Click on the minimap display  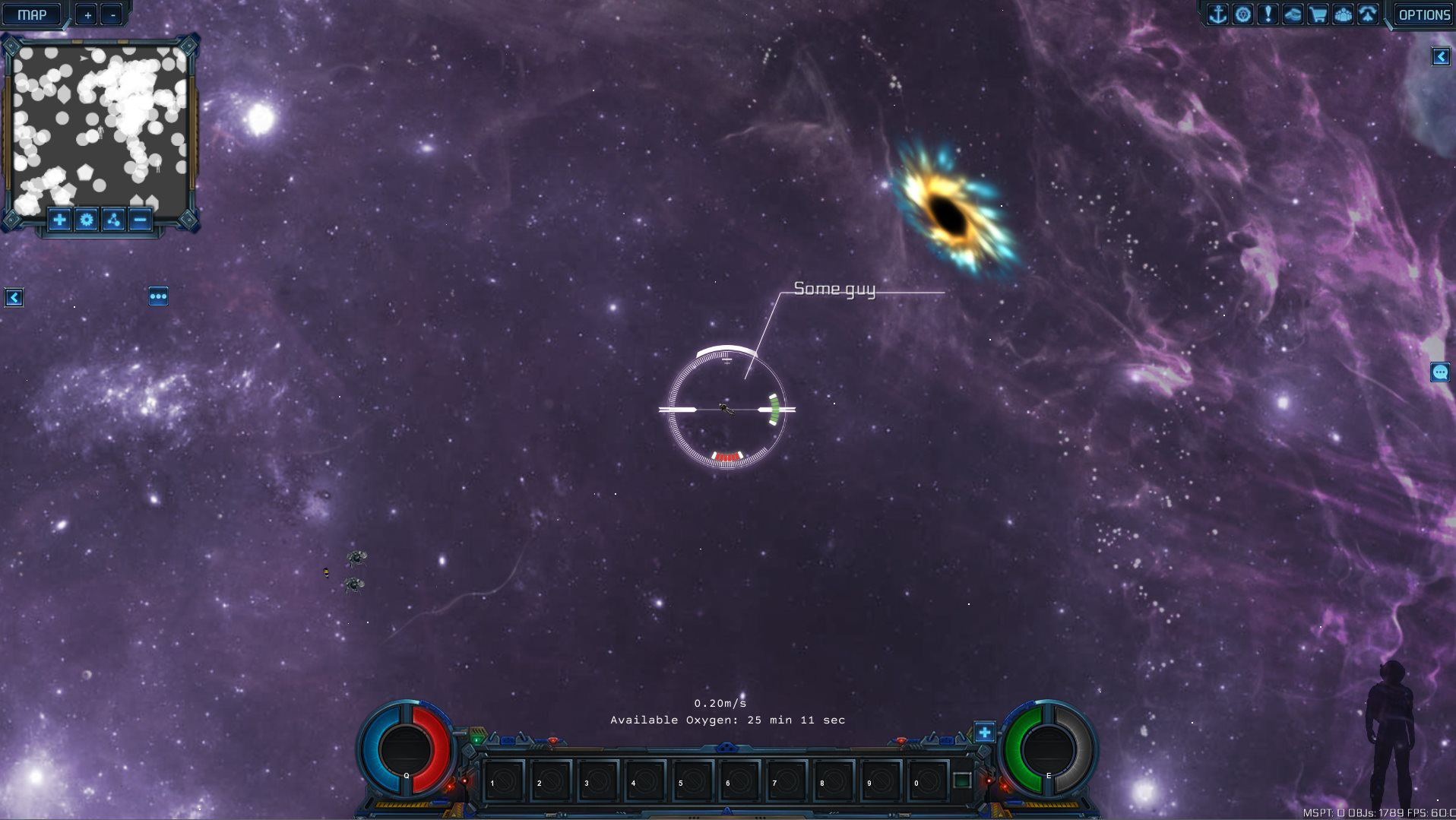coord(100,125)
